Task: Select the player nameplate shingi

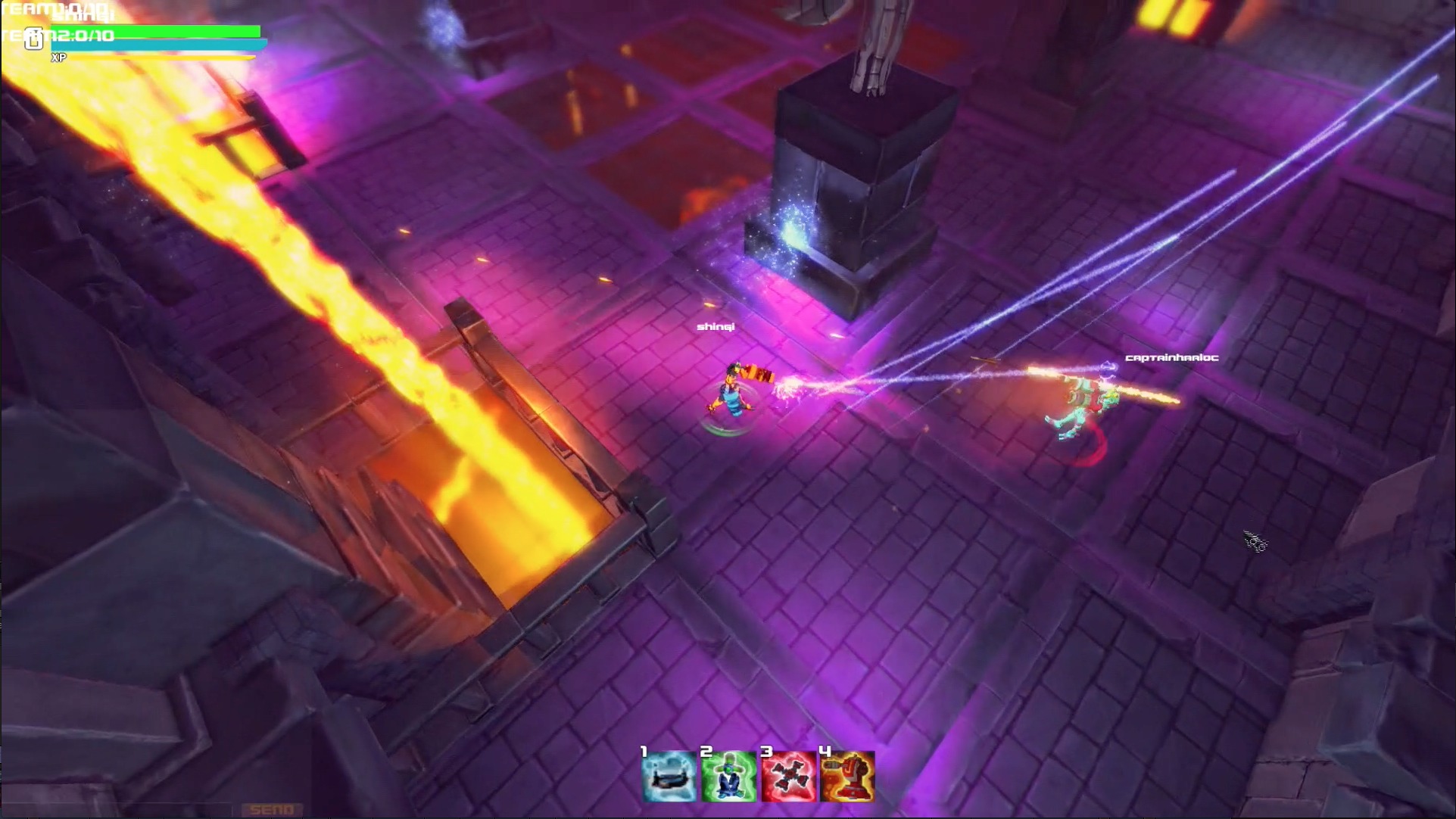Action: 717,327
